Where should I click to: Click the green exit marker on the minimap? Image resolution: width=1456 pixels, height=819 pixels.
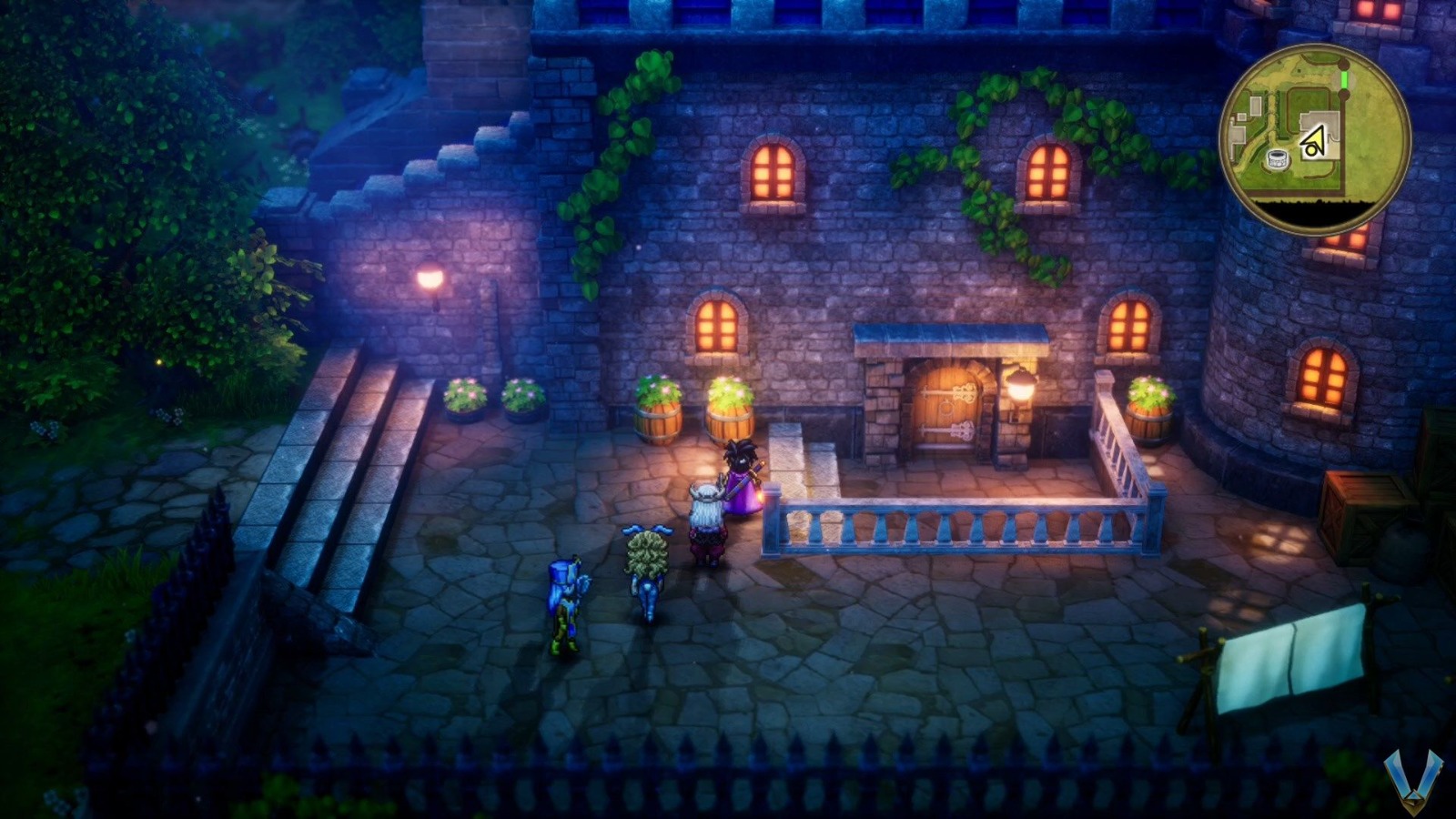pos(1344,78)
